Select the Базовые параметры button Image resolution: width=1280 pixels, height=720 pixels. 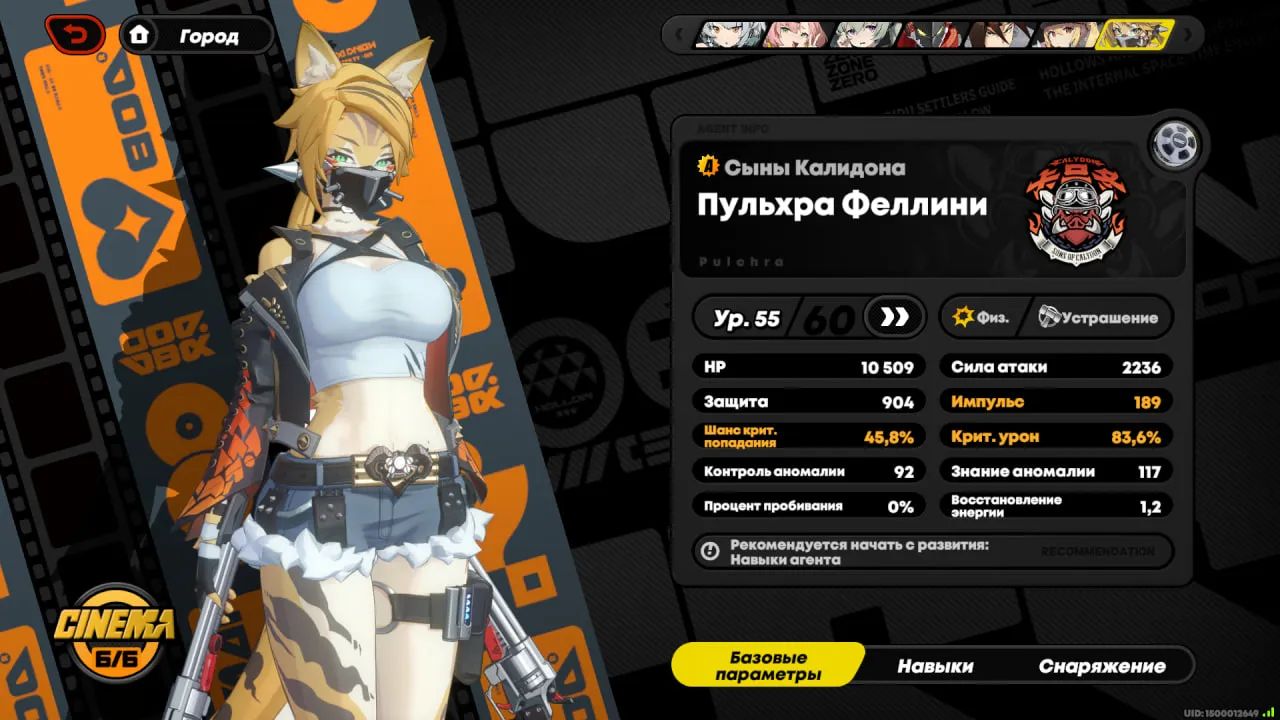770,664
